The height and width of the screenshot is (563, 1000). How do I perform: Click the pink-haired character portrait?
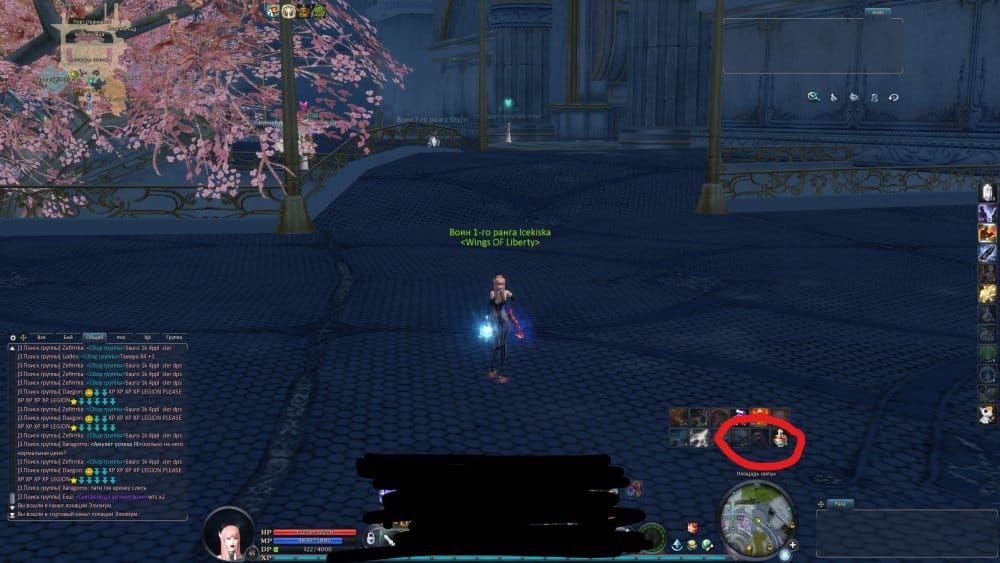[x=228, y=535]
